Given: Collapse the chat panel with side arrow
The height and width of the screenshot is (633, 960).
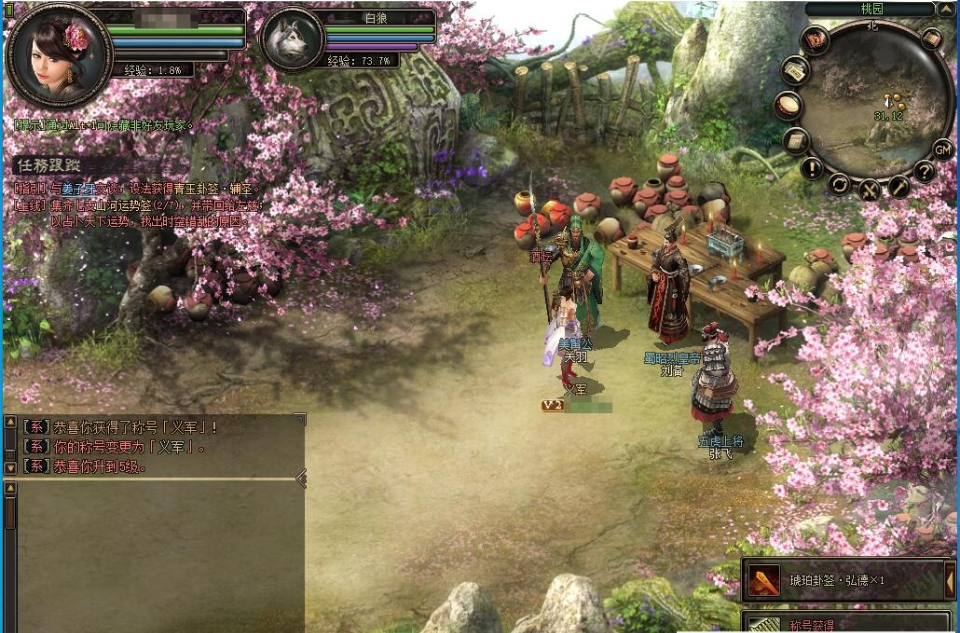Looking at the screenshot, I should pos(301,479).
